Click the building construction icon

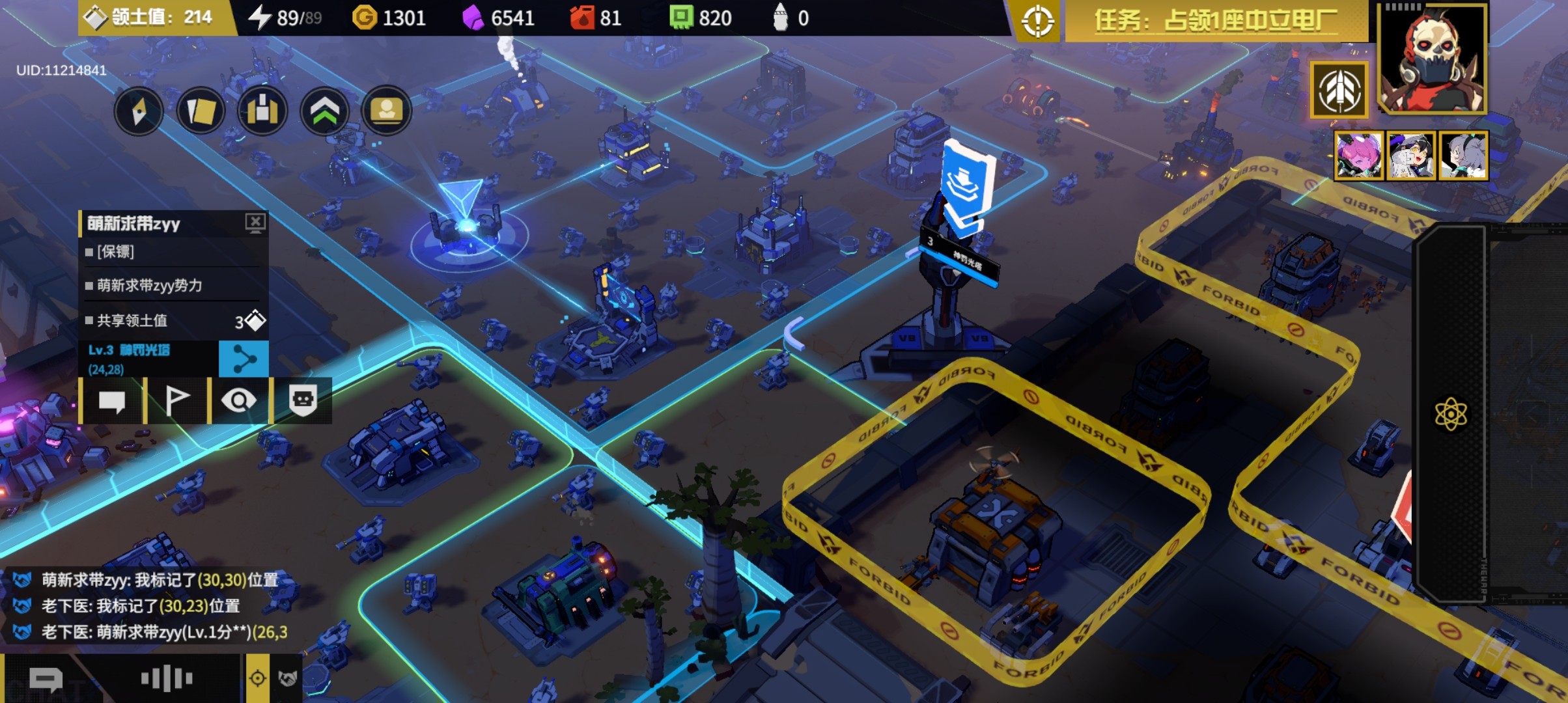pyautogui.click(x=262, y=111)
